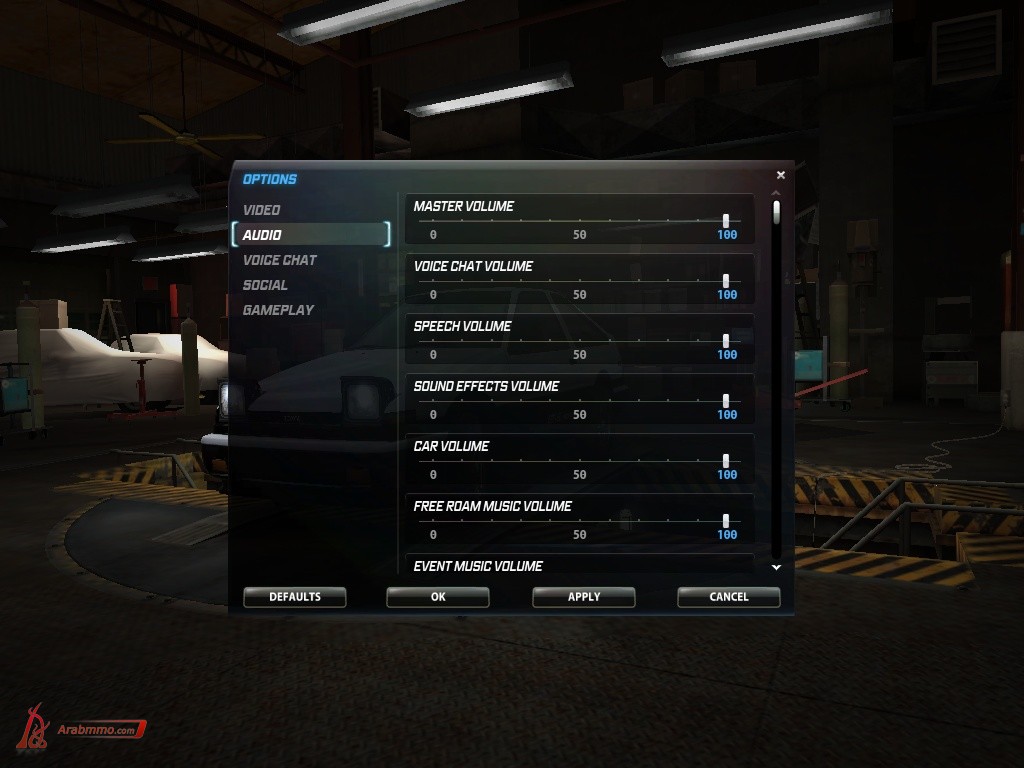1024x768 pixels.
Task: Click the Voice Chat Volume slider handle
Action: point(726,281)
